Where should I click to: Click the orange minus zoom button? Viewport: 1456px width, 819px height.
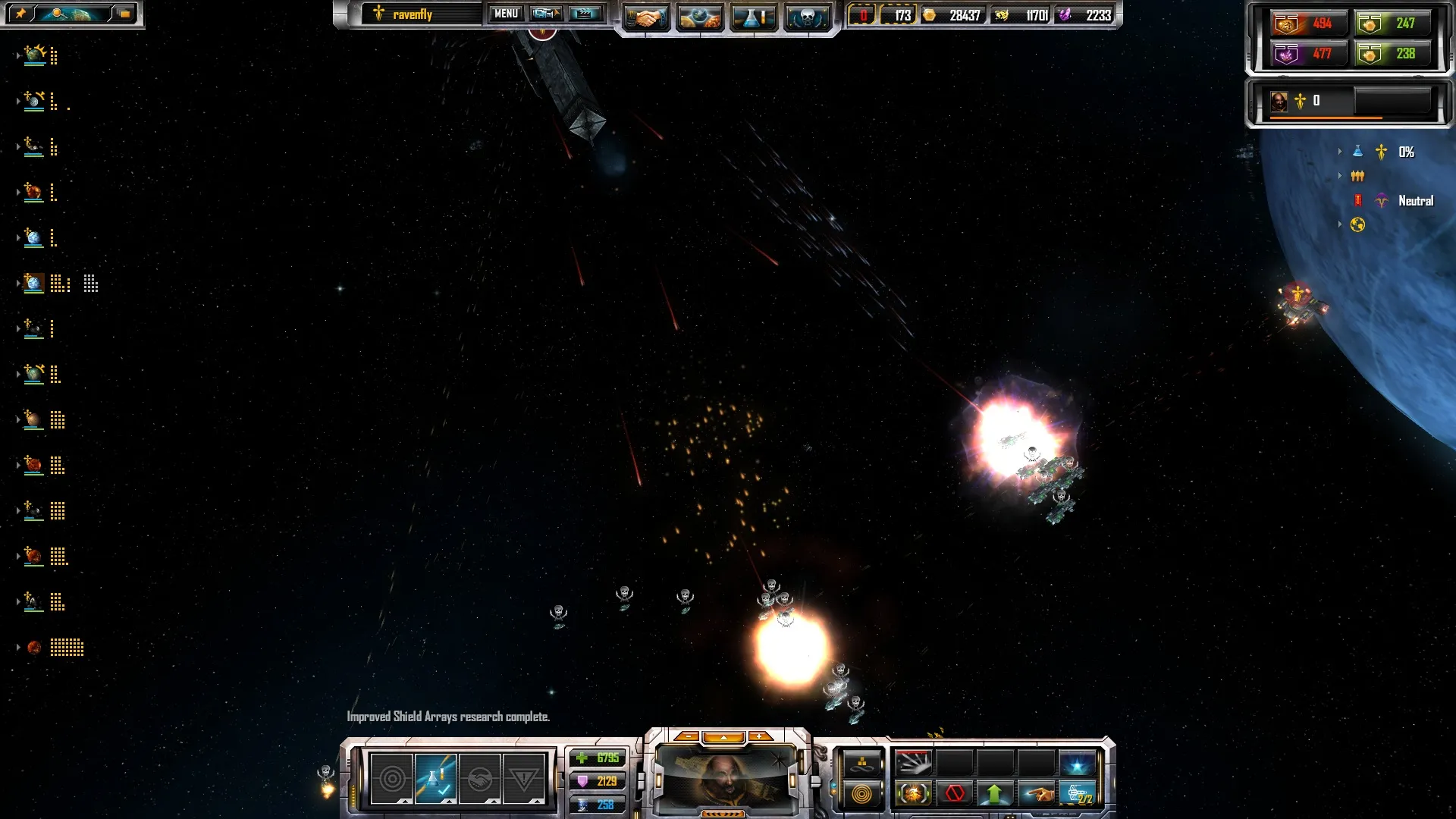687,736
